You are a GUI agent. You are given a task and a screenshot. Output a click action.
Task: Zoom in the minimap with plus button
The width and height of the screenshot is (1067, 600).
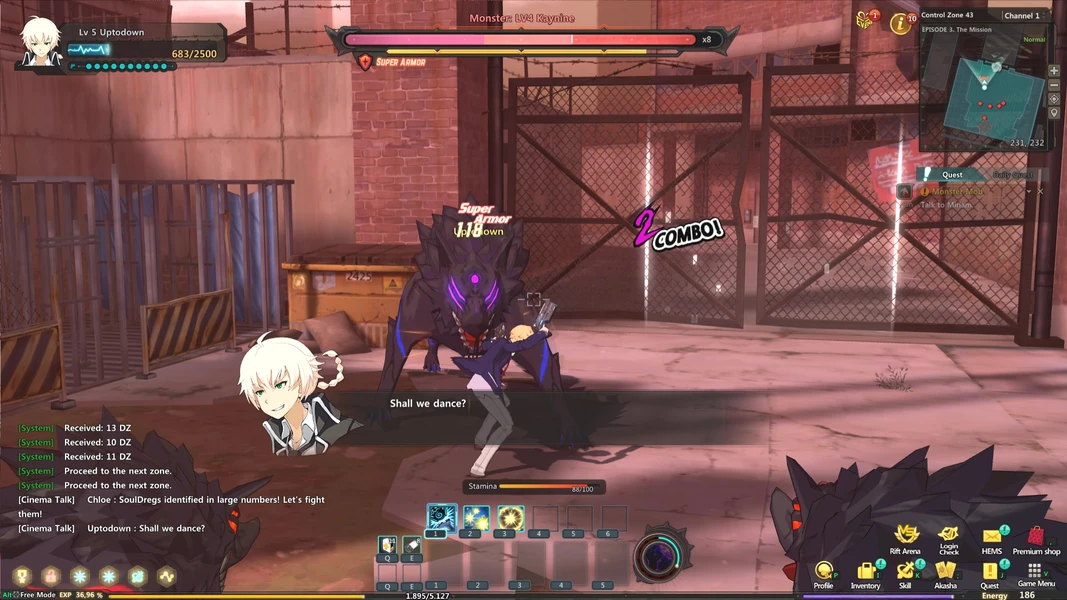(1054, 72)
